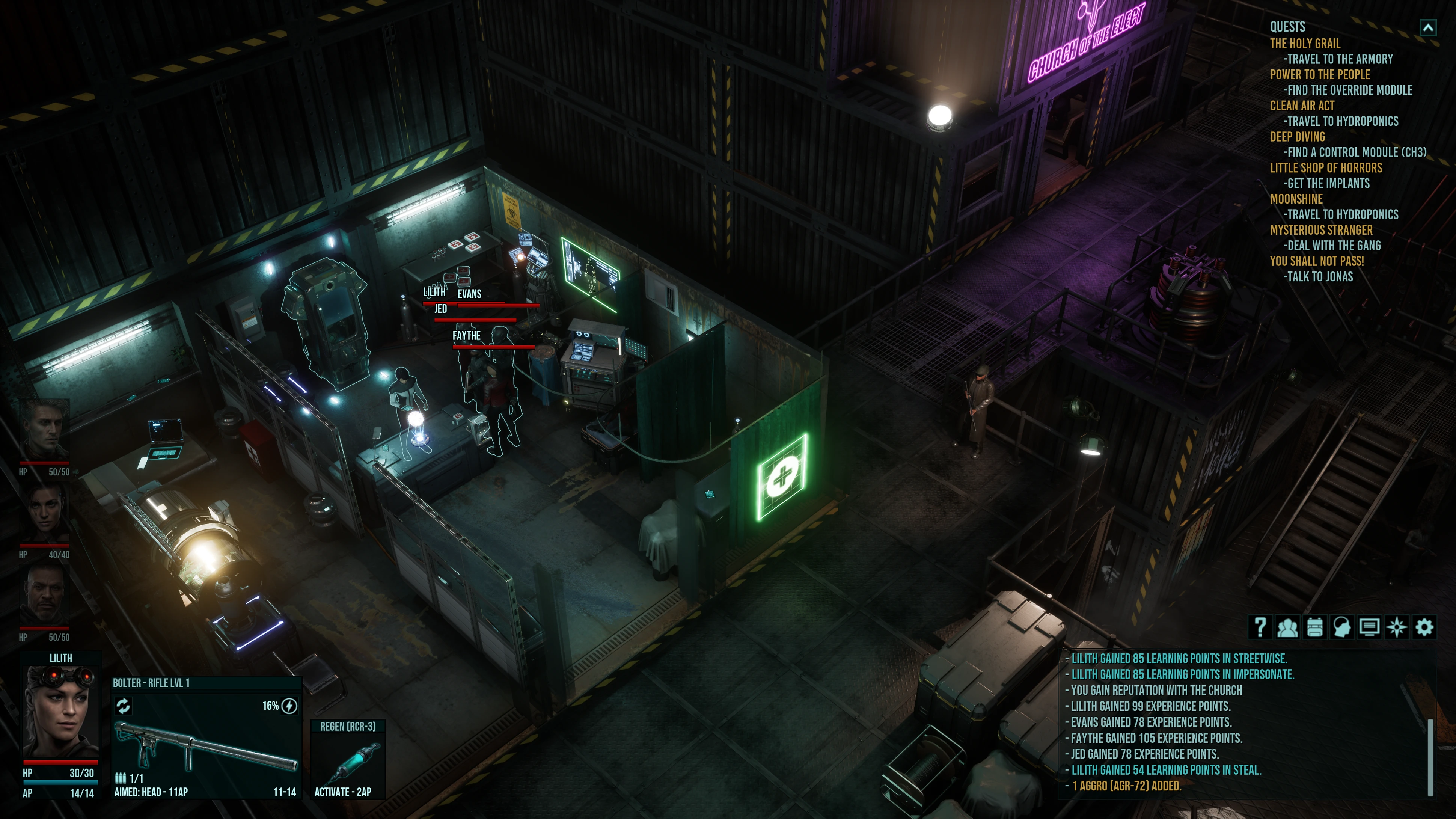1456x819 pixels.
Task: Collapse the Quests tracker panel
Action: (x=1428, y=27)
